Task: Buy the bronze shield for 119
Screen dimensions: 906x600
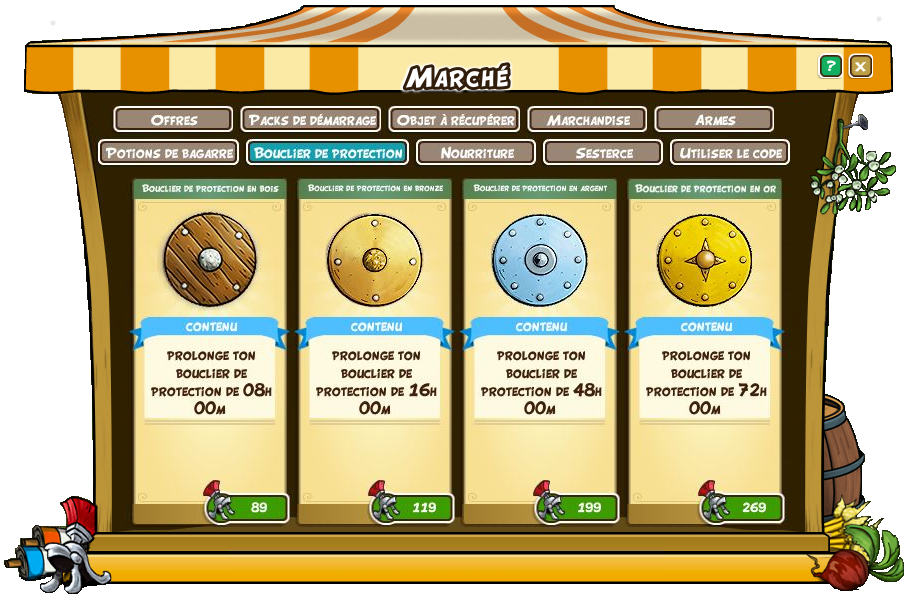Action: click(x=413, y=507)
